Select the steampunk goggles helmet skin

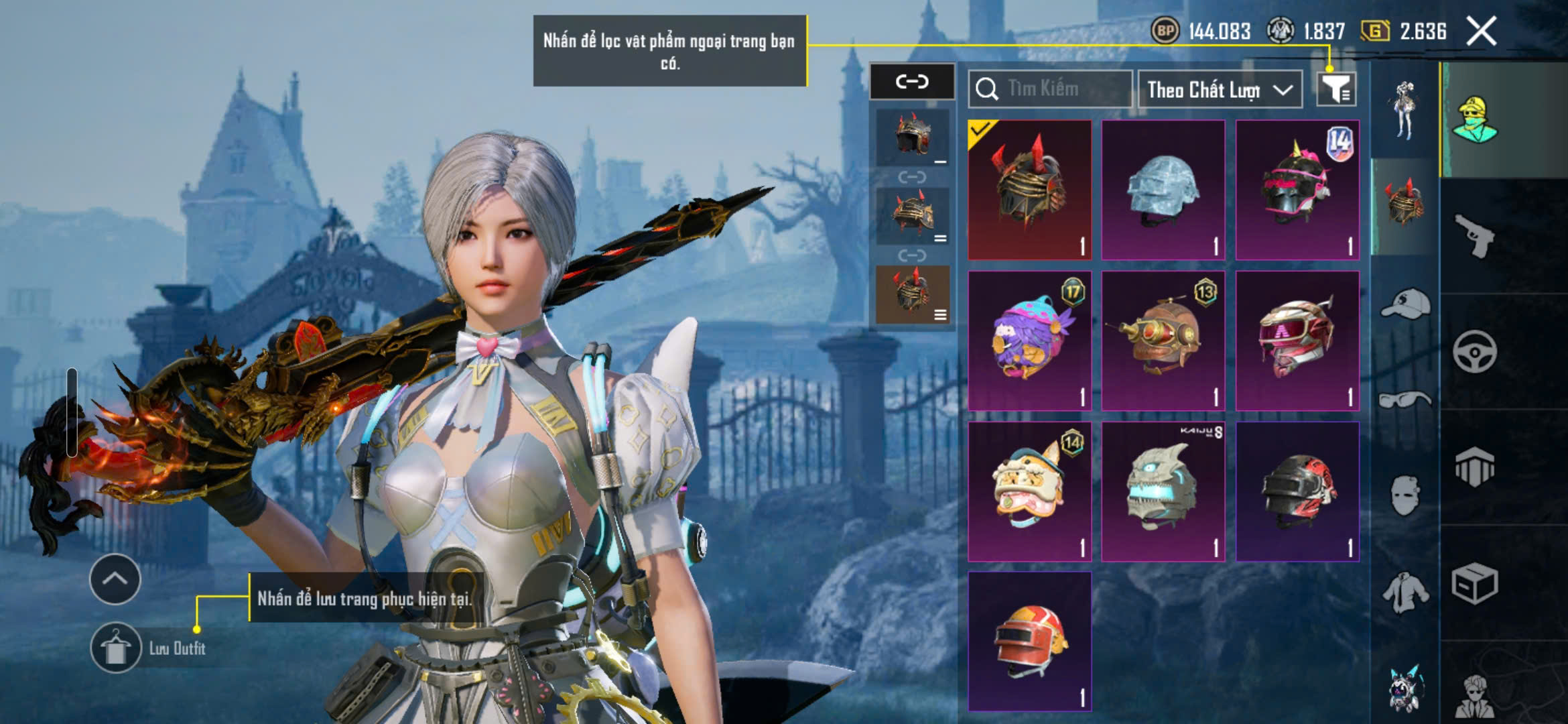pos(1163,341)
